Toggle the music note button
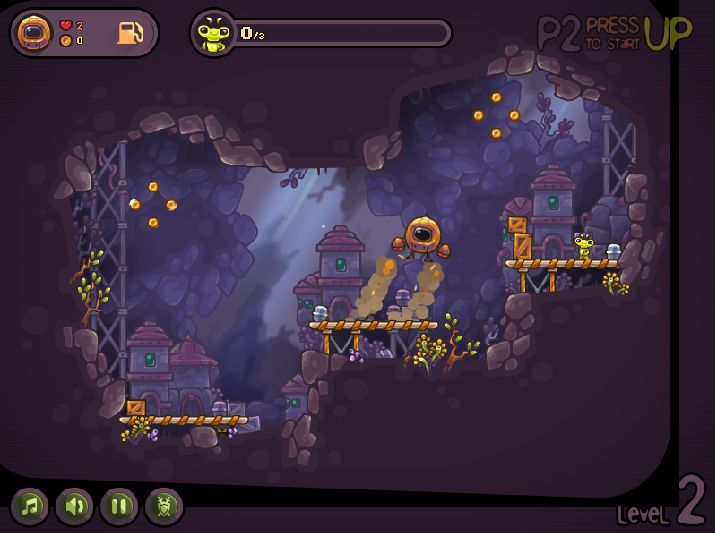The image size is (715, 533). [x=31, y=506]
